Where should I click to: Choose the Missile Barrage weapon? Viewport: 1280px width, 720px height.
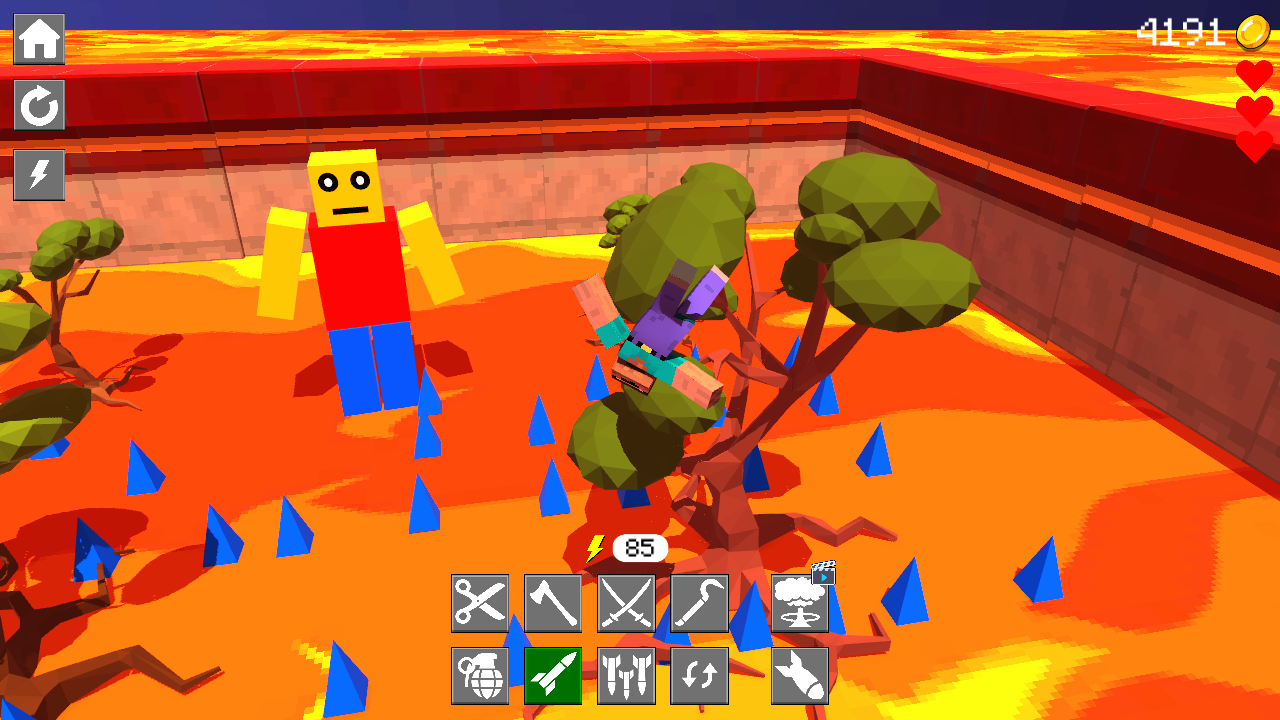tap(627, 675)
